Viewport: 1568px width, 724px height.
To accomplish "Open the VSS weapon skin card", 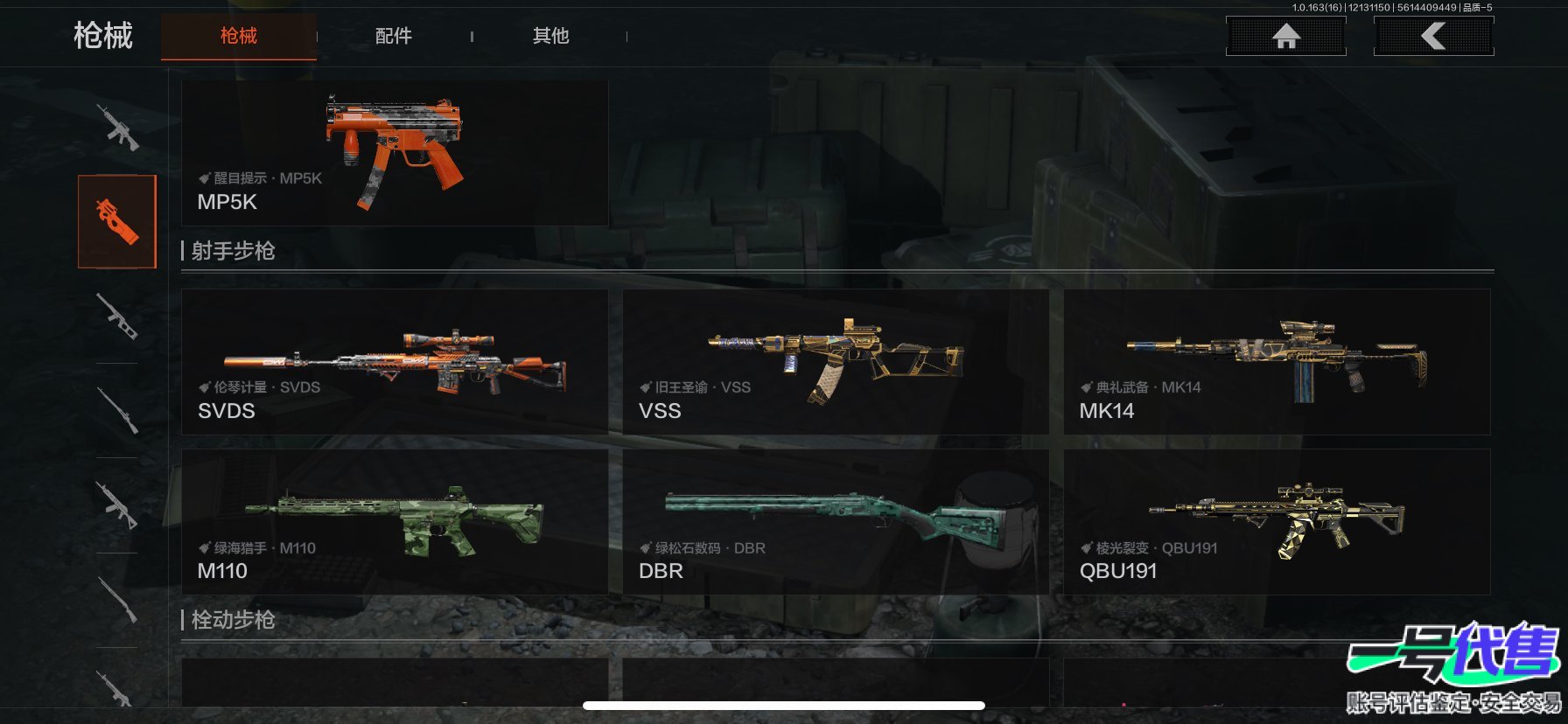I will pyautogui.click(x=835, y=362).
